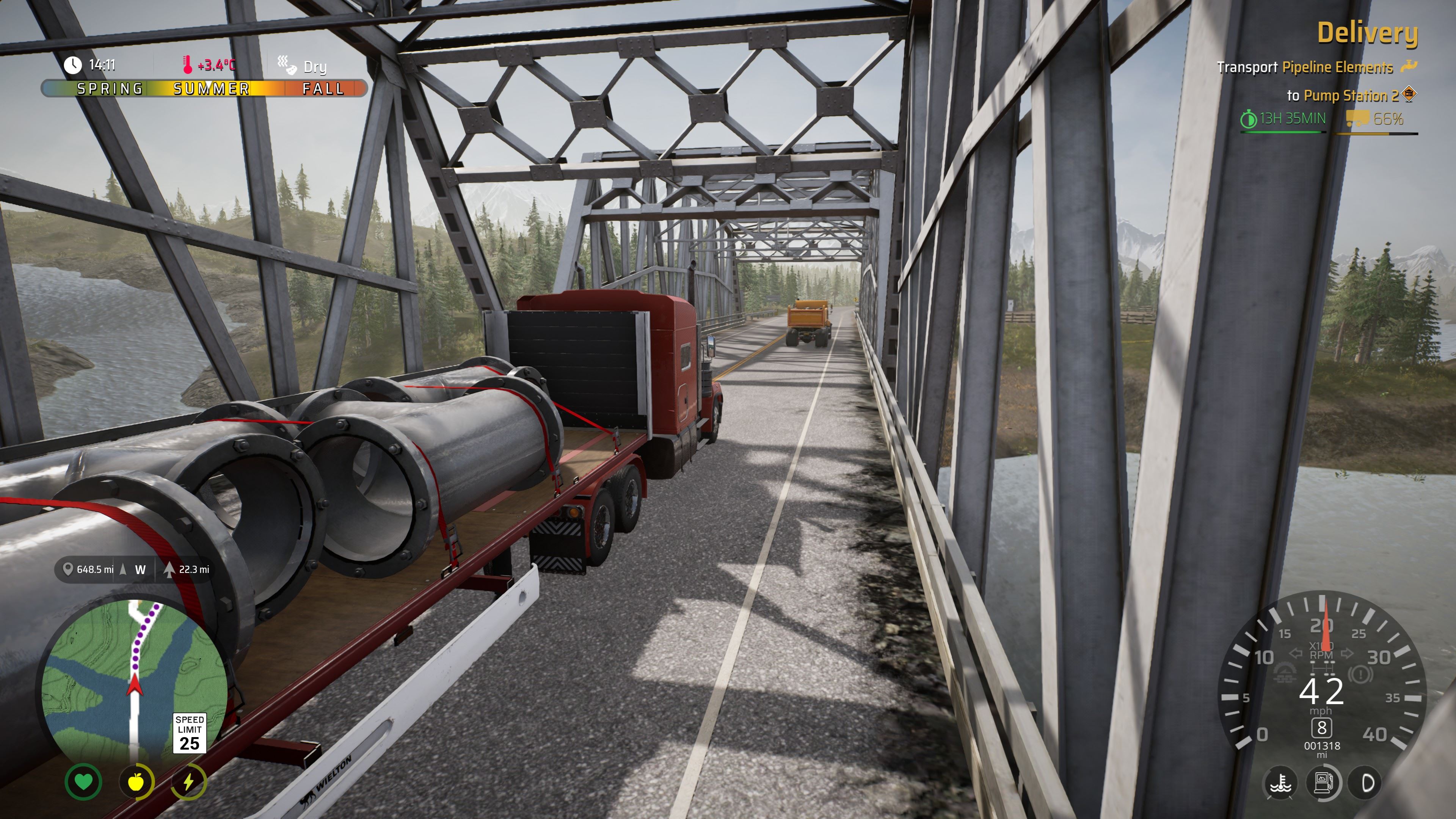Select the green heart health icon
Viewport: 1456px width, 819px height.
pyautogui.click(x=84, y=782)
